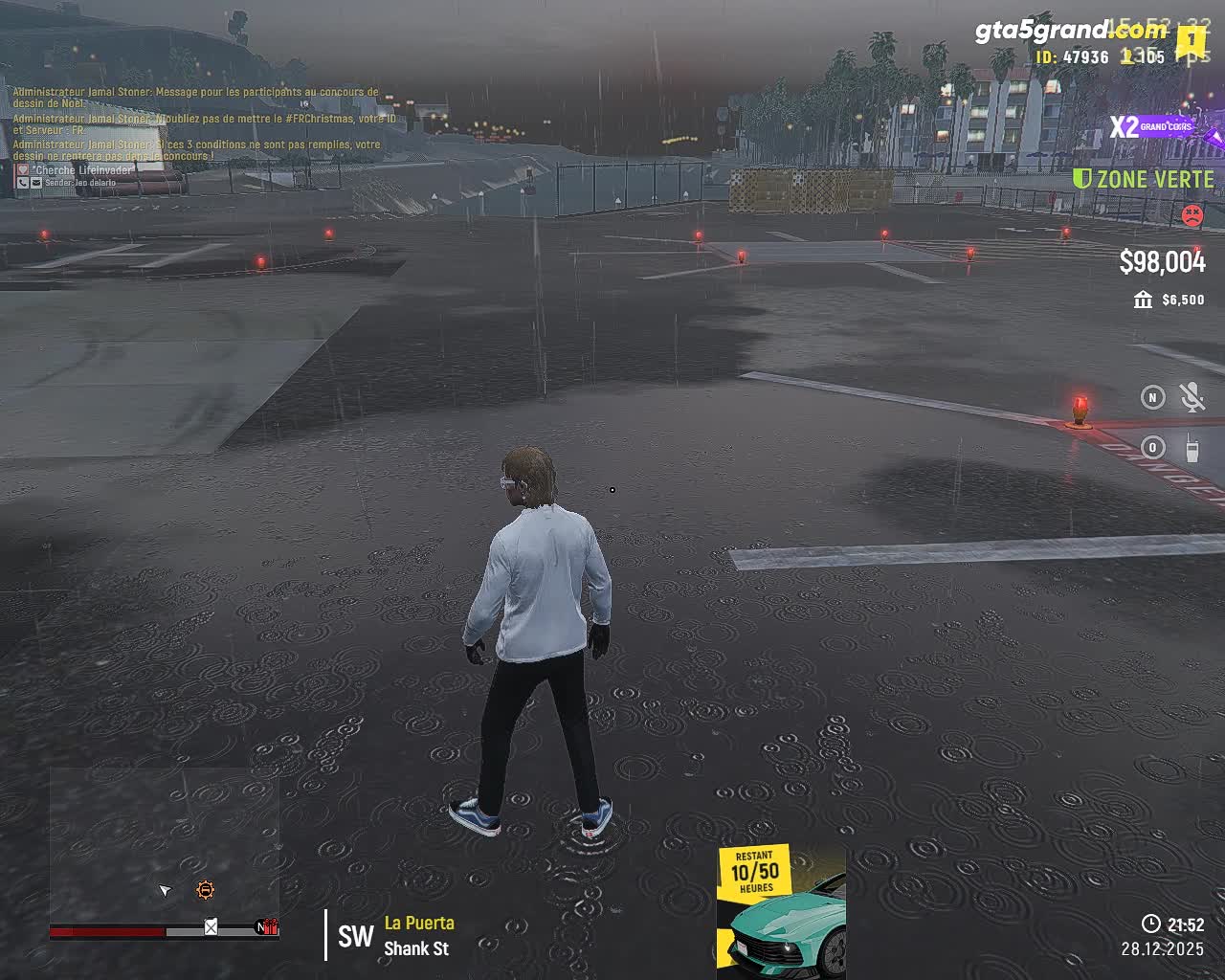Toggle the muted microphone icon
The image size is (1225, 980).
click(1192, 397)
